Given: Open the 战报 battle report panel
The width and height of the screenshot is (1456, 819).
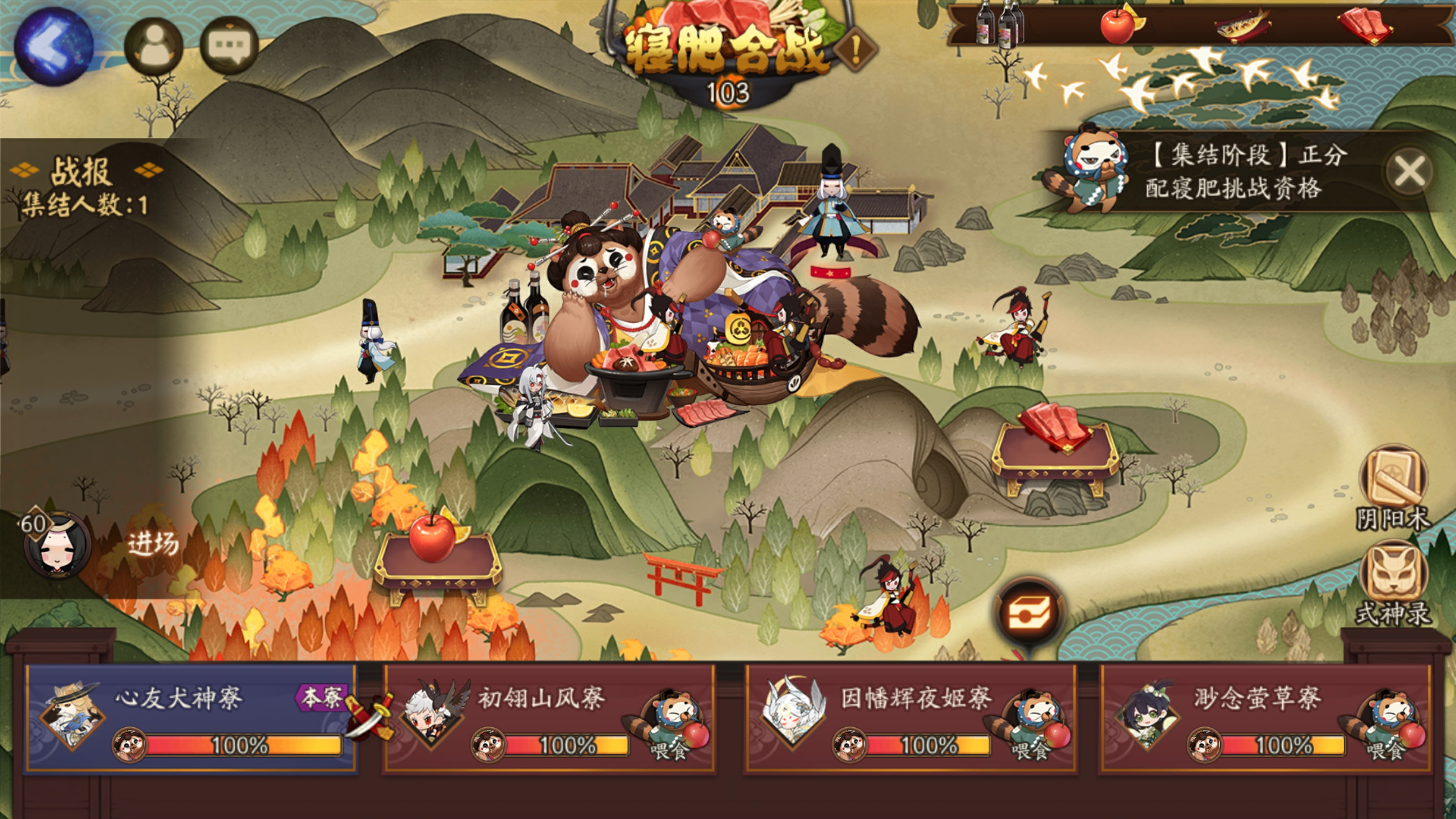Looking at the screenshot, I should [82, 171].
